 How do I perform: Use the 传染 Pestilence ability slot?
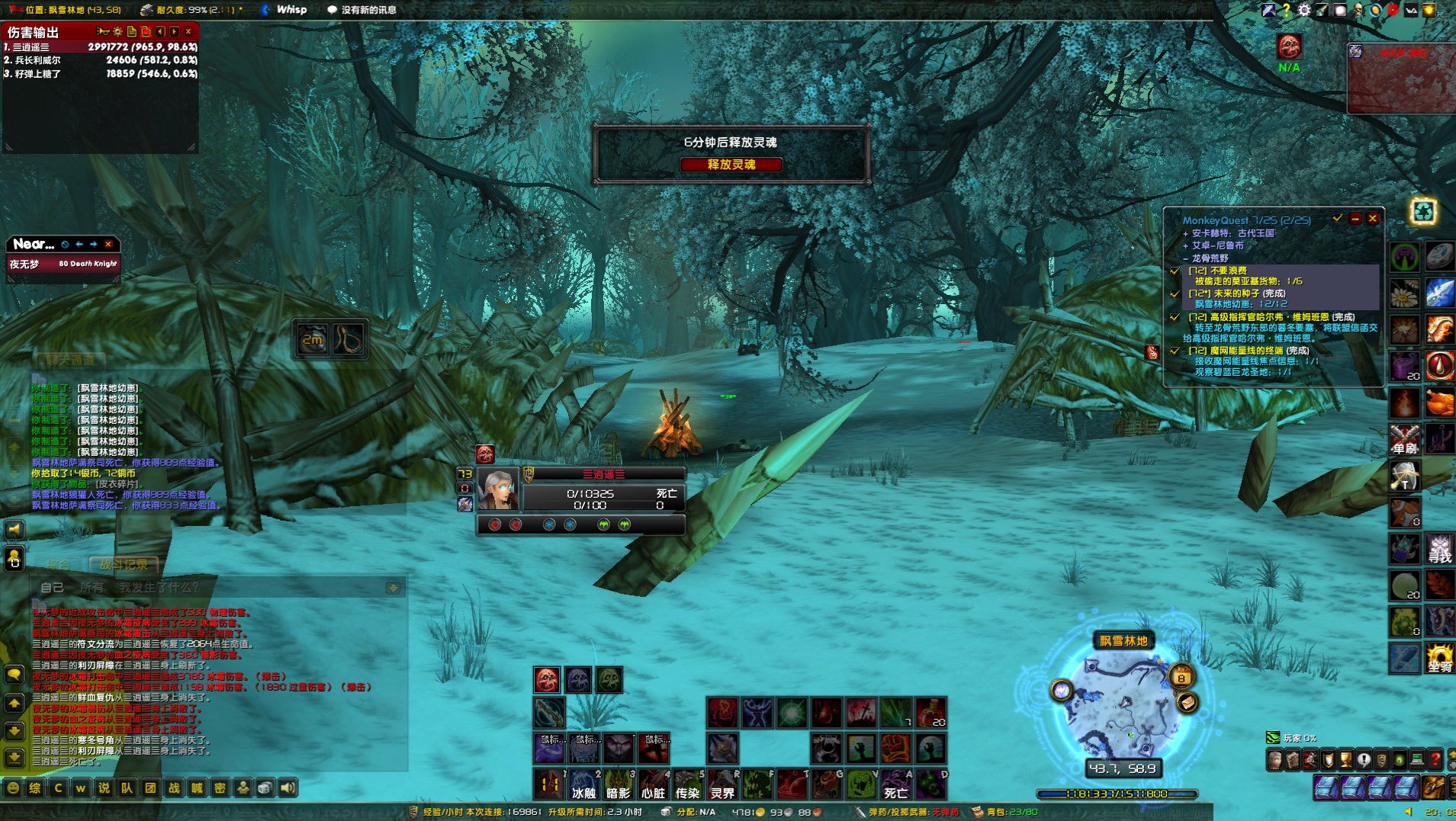pyautogui.click(x=687, y=784)
